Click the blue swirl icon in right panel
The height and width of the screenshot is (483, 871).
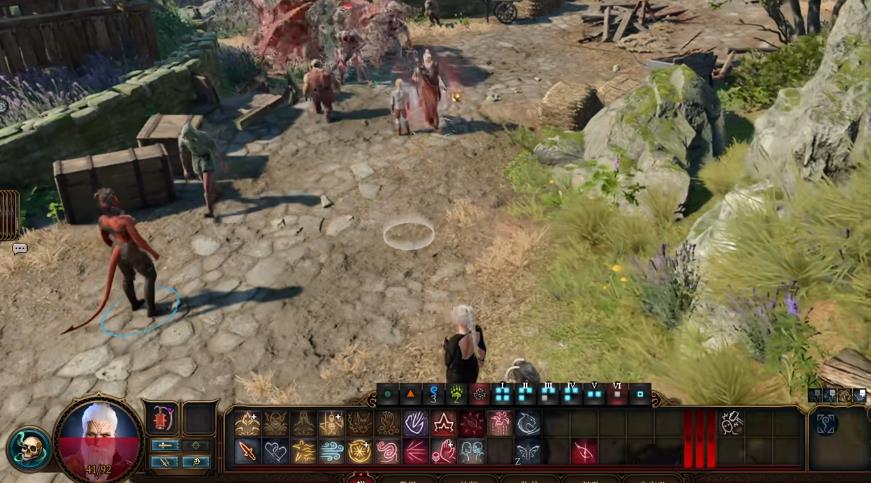pyautogui.click(x=826, y=423)
